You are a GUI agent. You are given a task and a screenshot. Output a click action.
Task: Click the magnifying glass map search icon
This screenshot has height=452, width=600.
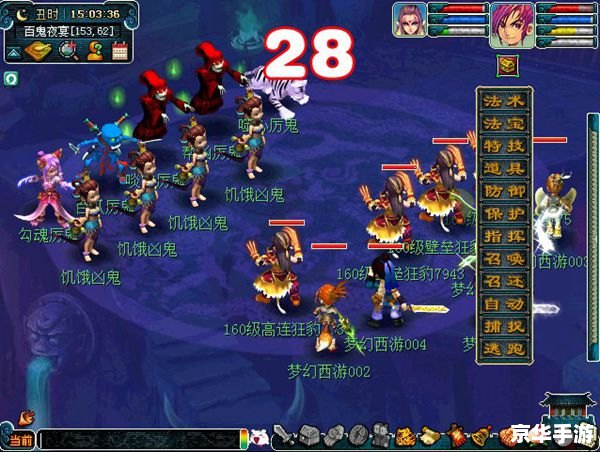pyautogui.click(x=68, y=52)
